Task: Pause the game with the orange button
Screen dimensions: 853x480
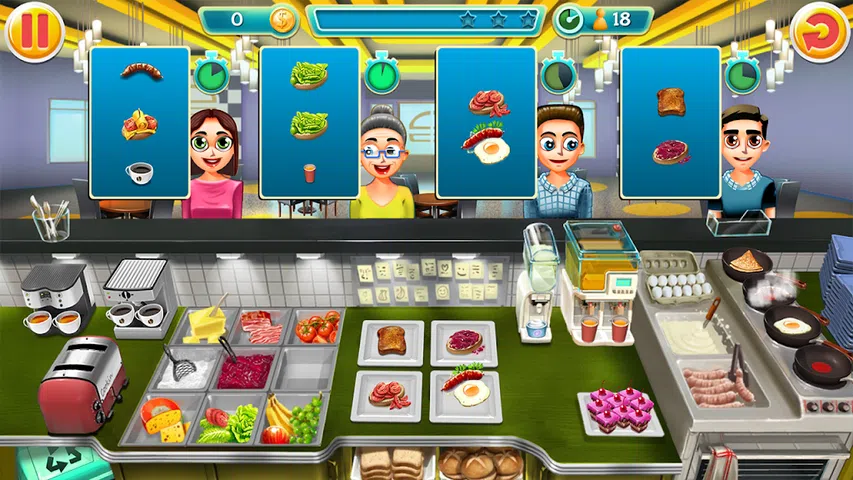Action: tap(33, 33)
